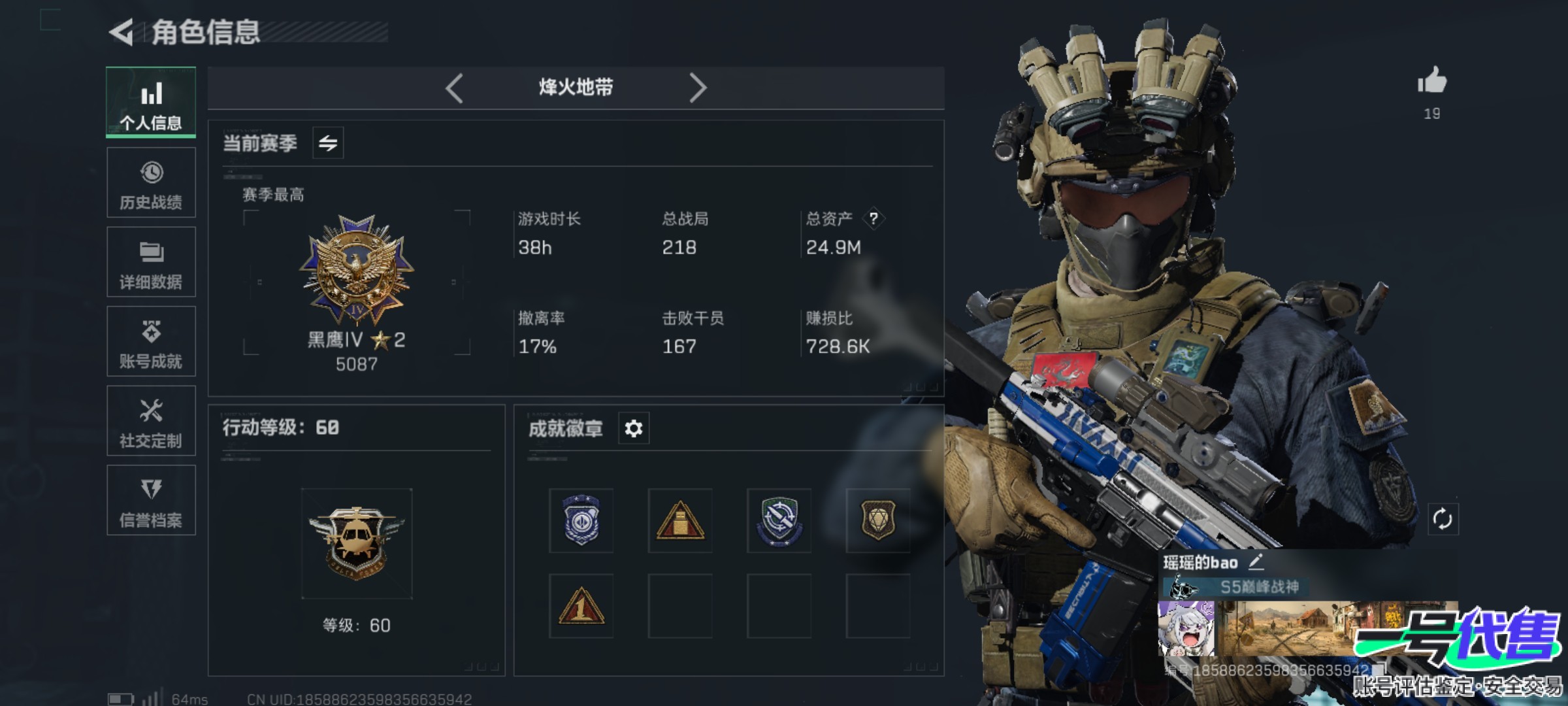Viewport: 1568px width, 706px height.
Task: Select the 社交定制 tab
Action: pyautogui.click(x=151, y=421)
